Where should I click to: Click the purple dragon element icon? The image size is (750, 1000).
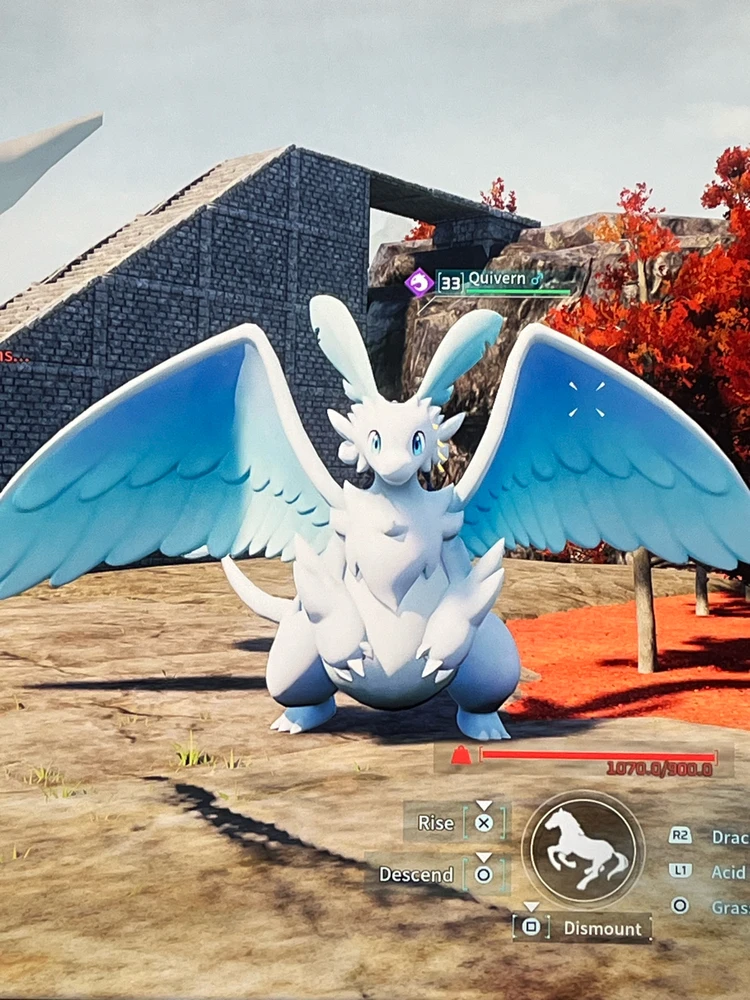tap(419, 283)
